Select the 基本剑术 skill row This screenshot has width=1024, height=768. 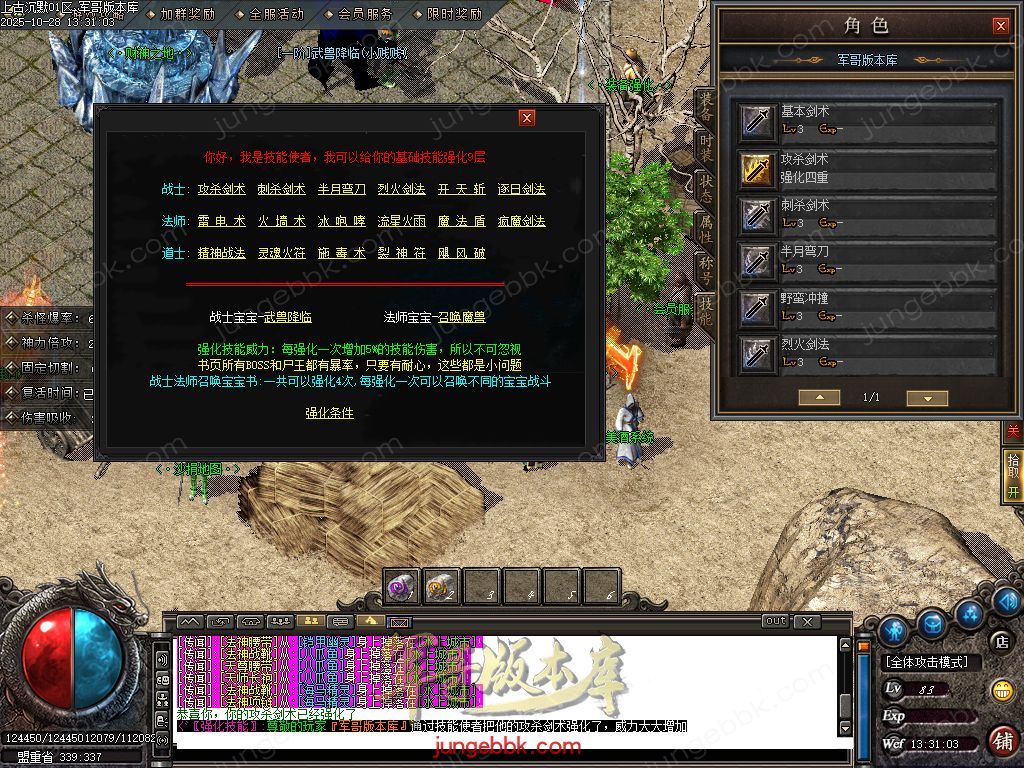868,121
